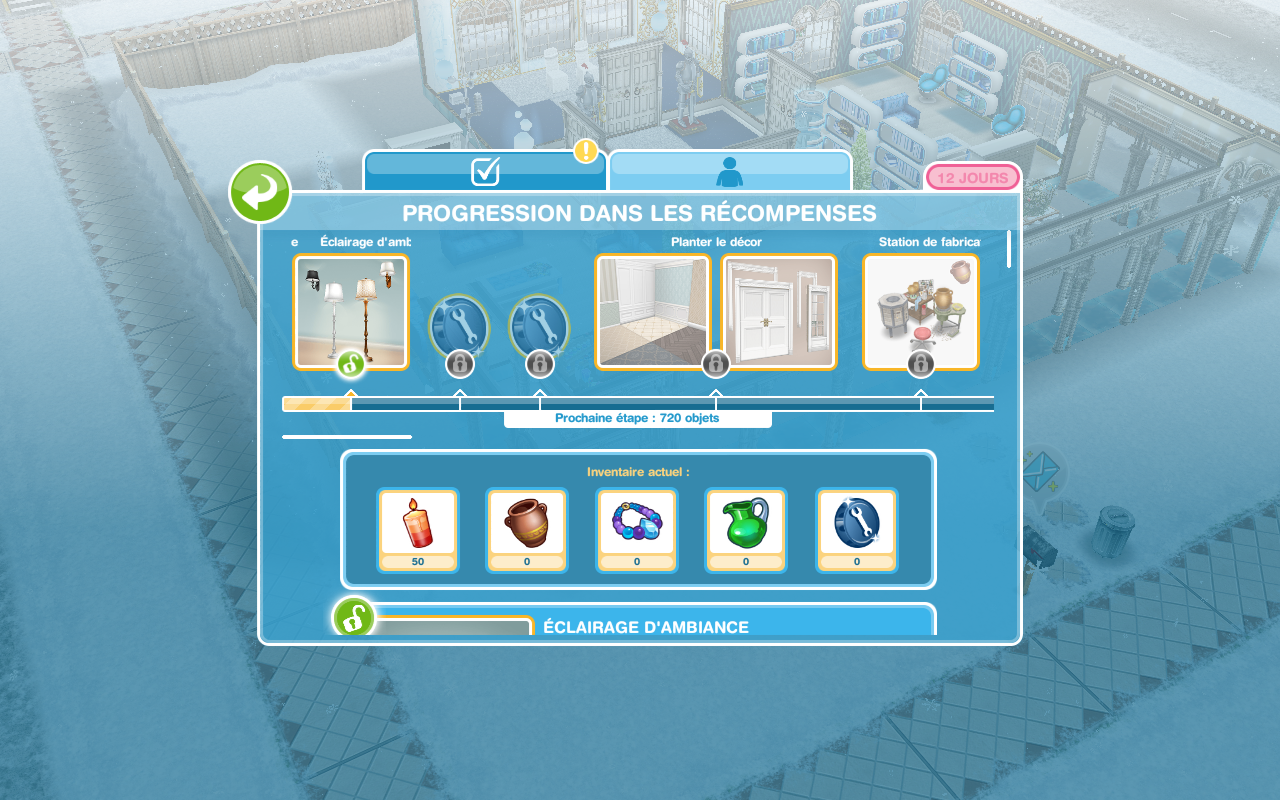Open the blue person silhouette tab

(x=730, y=171)
